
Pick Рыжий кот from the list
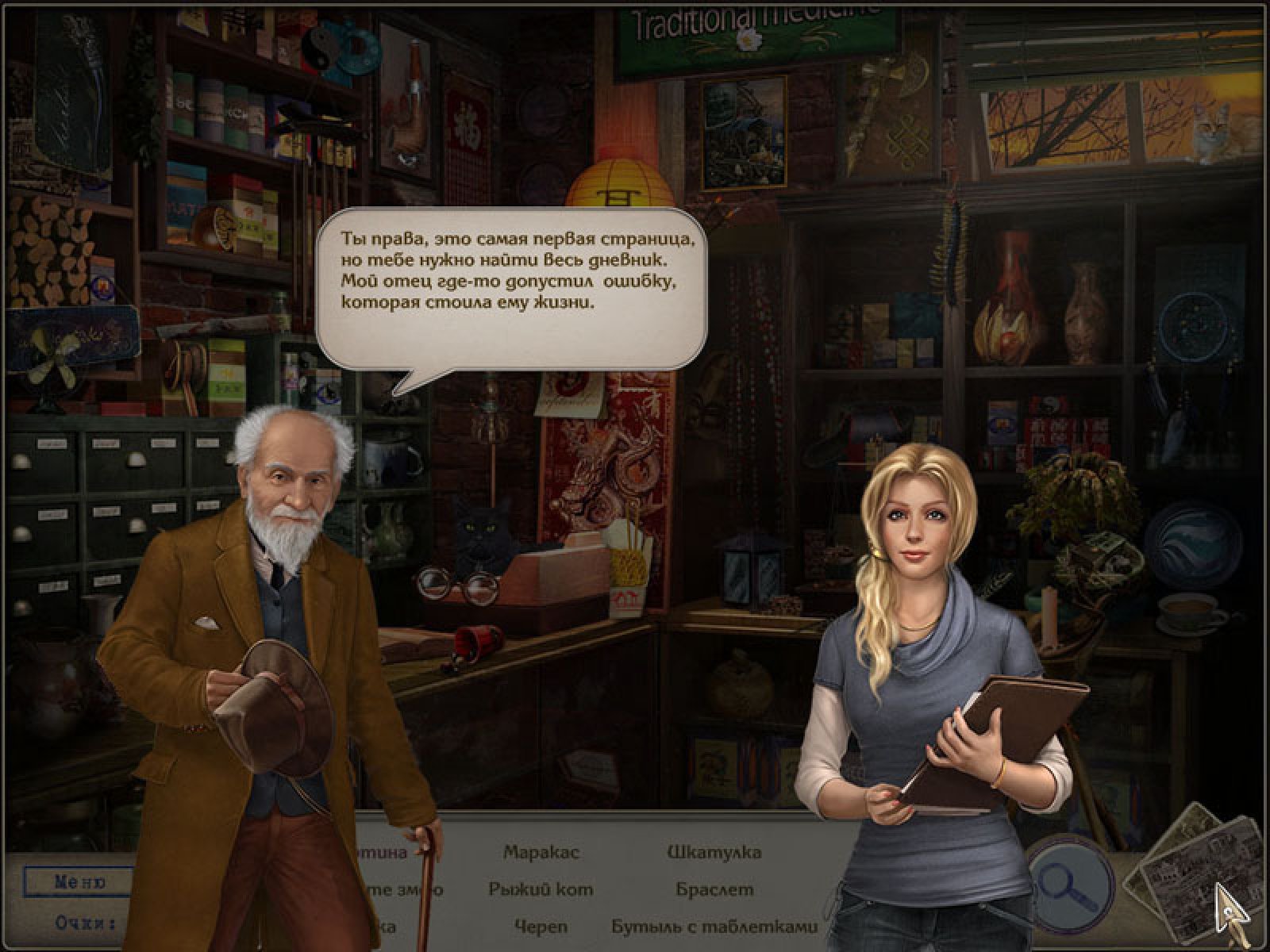pyautogui.click(x=541, y=889)
